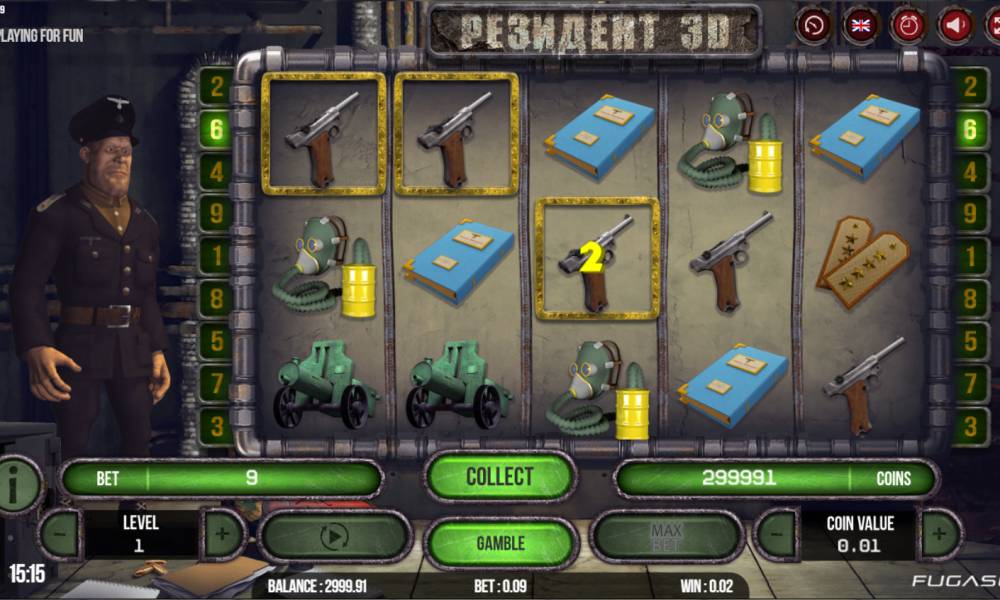This screenshot has width=1000, height=600.
Task: Click the circular gauge arrow icon
Action: [x=814, y=25]
